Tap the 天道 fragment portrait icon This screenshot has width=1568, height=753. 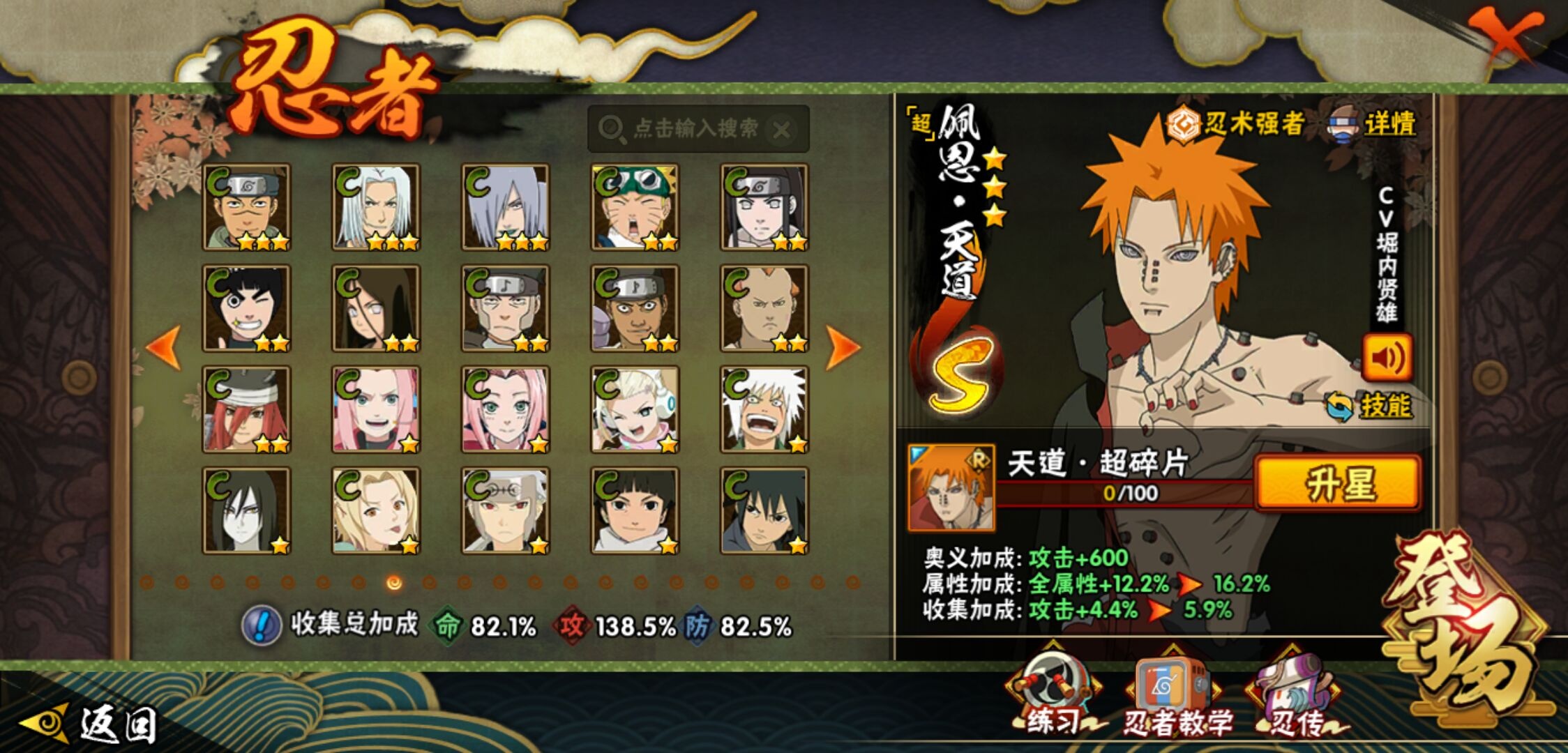(951, 488)
